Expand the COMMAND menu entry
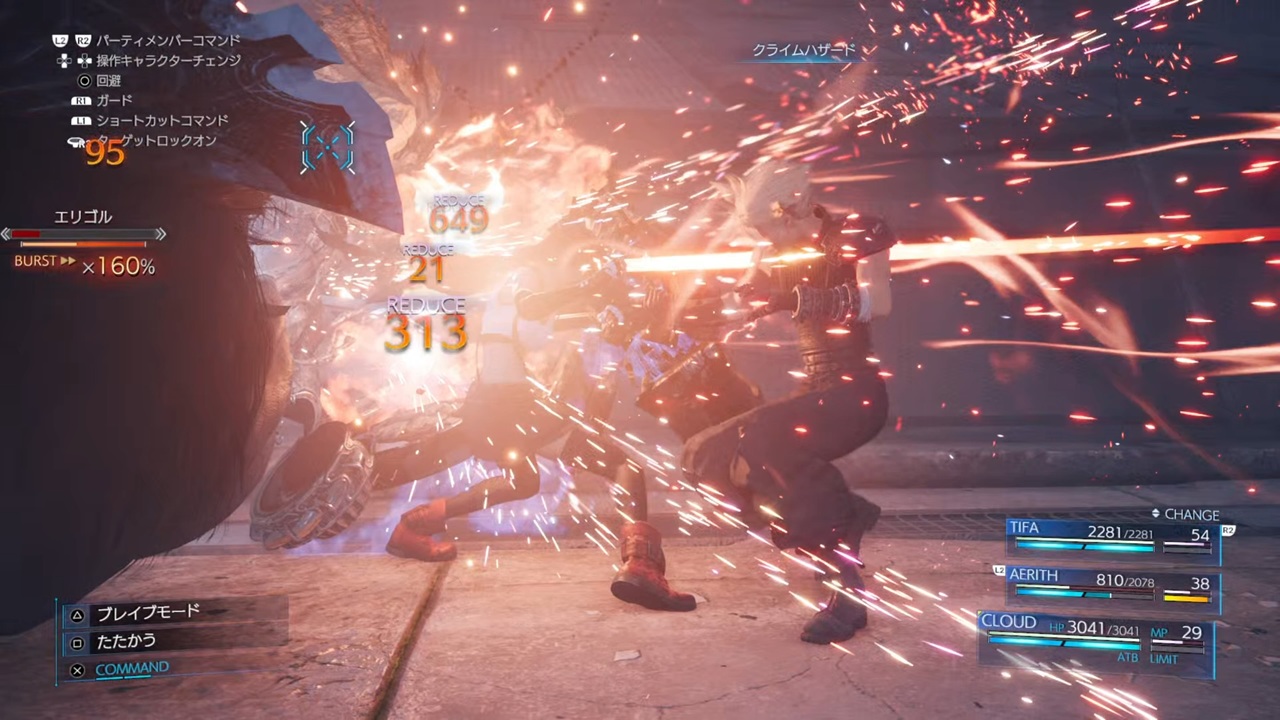The image size is (1280, 720). (x=132, y=667)
